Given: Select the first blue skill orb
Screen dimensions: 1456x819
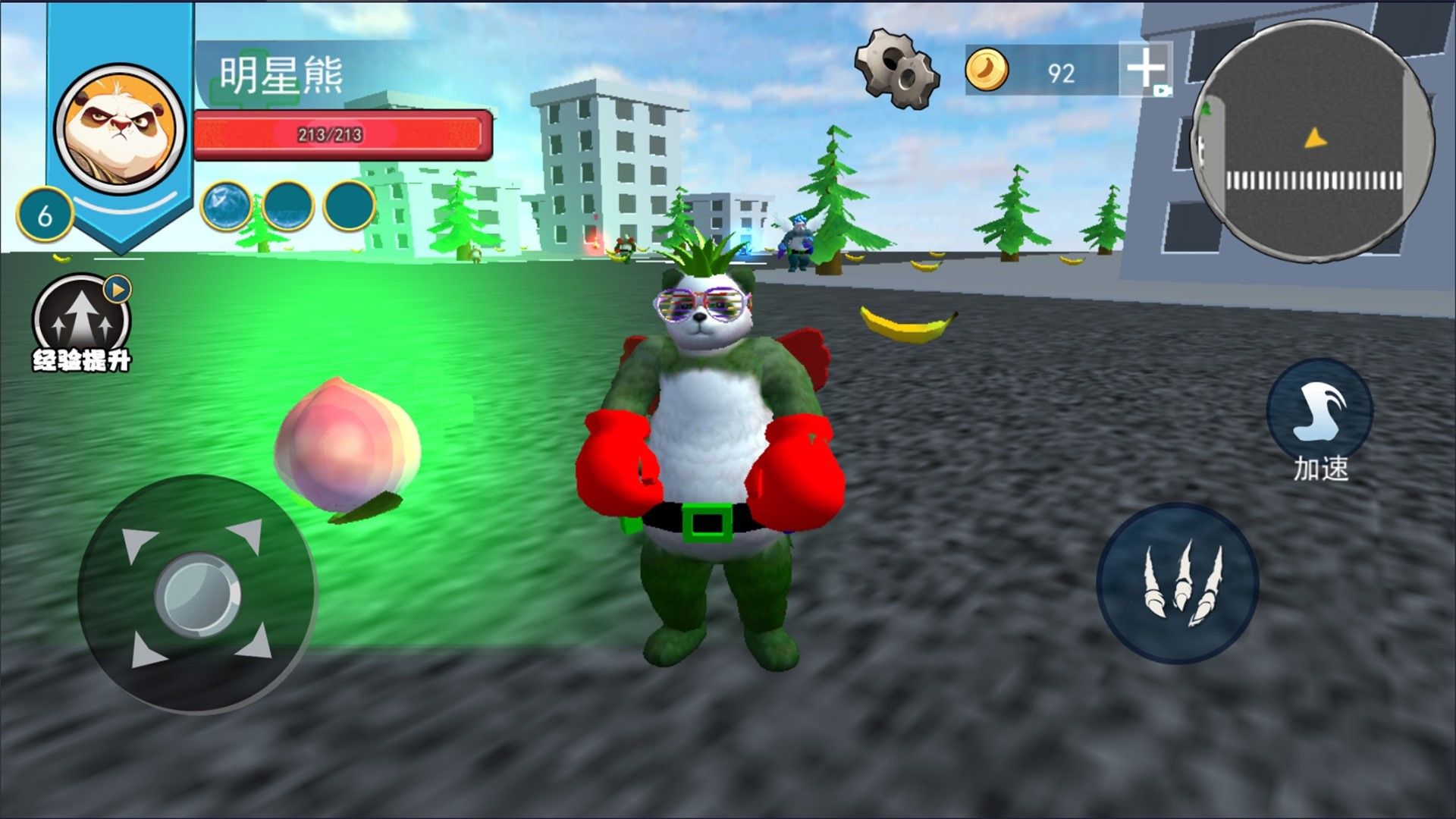Looking at the screenshot, I should [x=226, y=206].
